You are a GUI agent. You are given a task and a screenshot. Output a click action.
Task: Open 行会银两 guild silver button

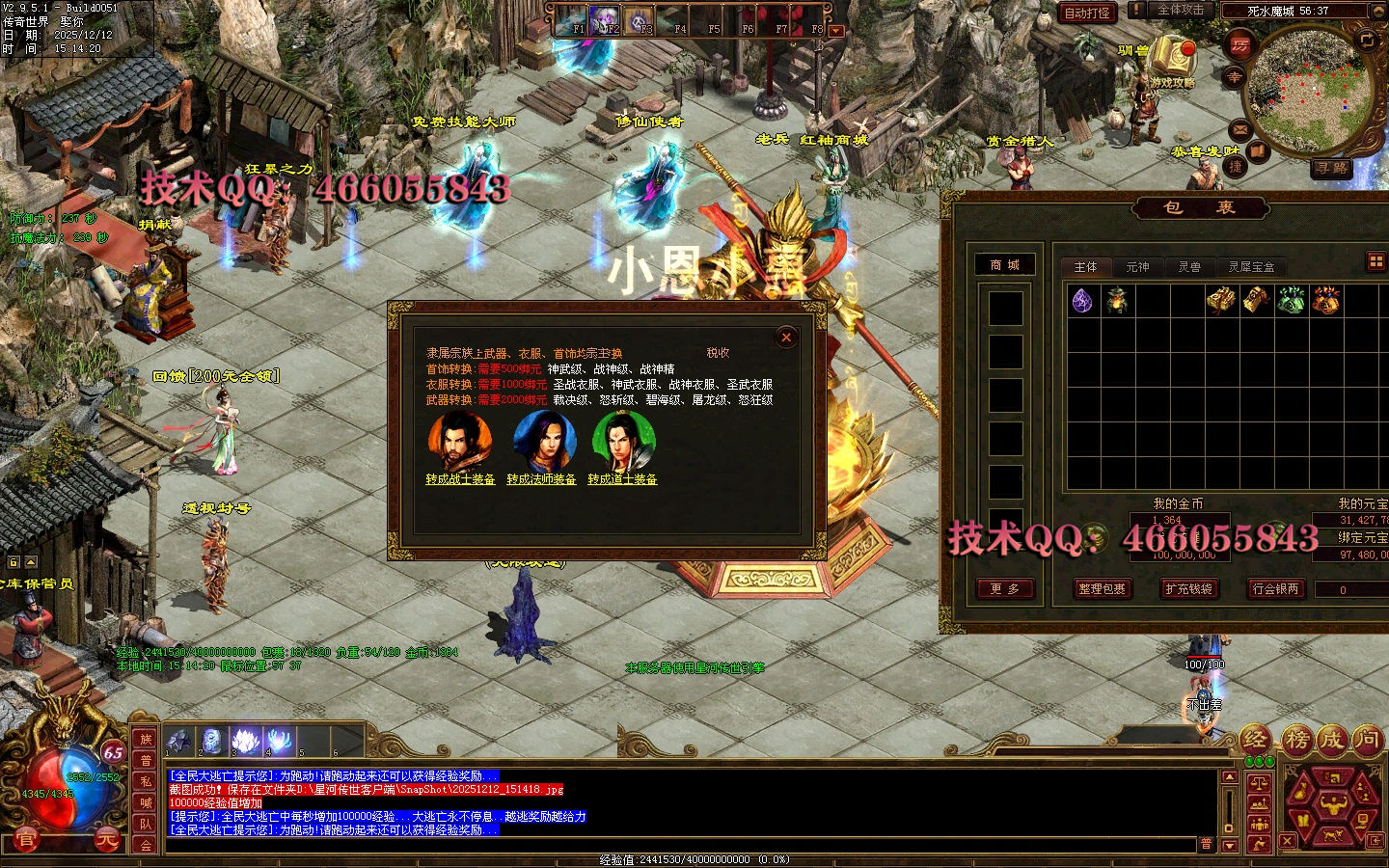point(1275,589)
